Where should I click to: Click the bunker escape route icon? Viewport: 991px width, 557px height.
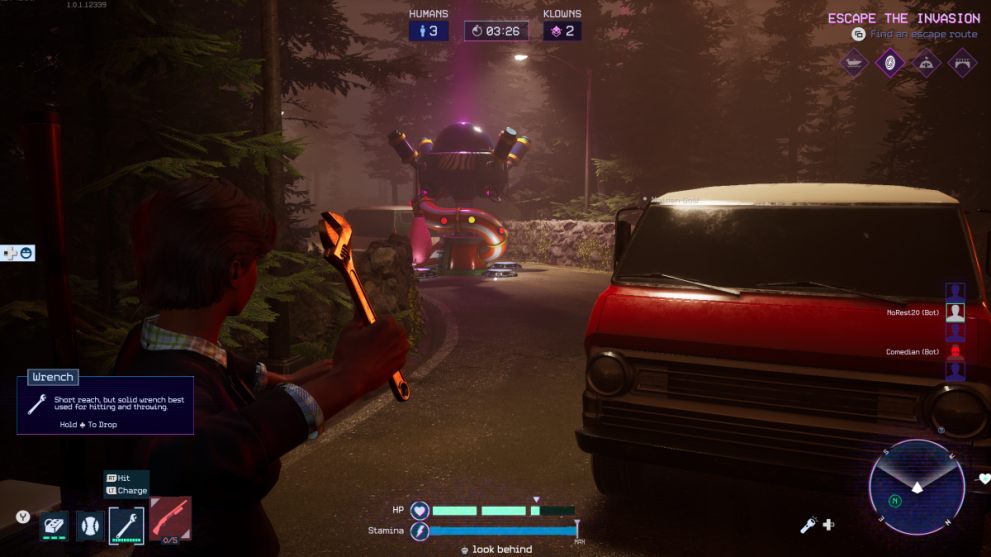(x=926, y=64)
